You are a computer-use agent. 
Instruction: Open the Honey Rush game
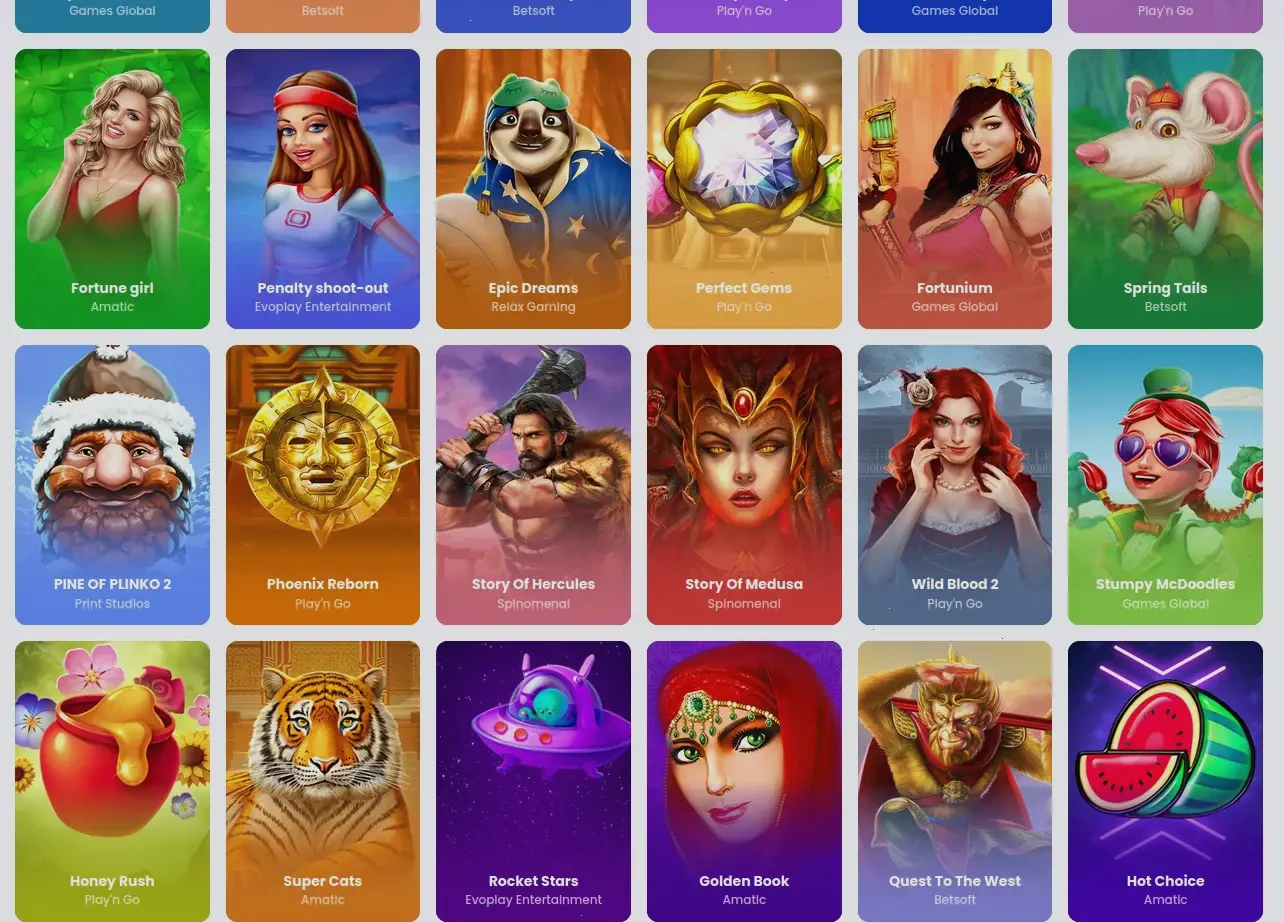[112, 781]
